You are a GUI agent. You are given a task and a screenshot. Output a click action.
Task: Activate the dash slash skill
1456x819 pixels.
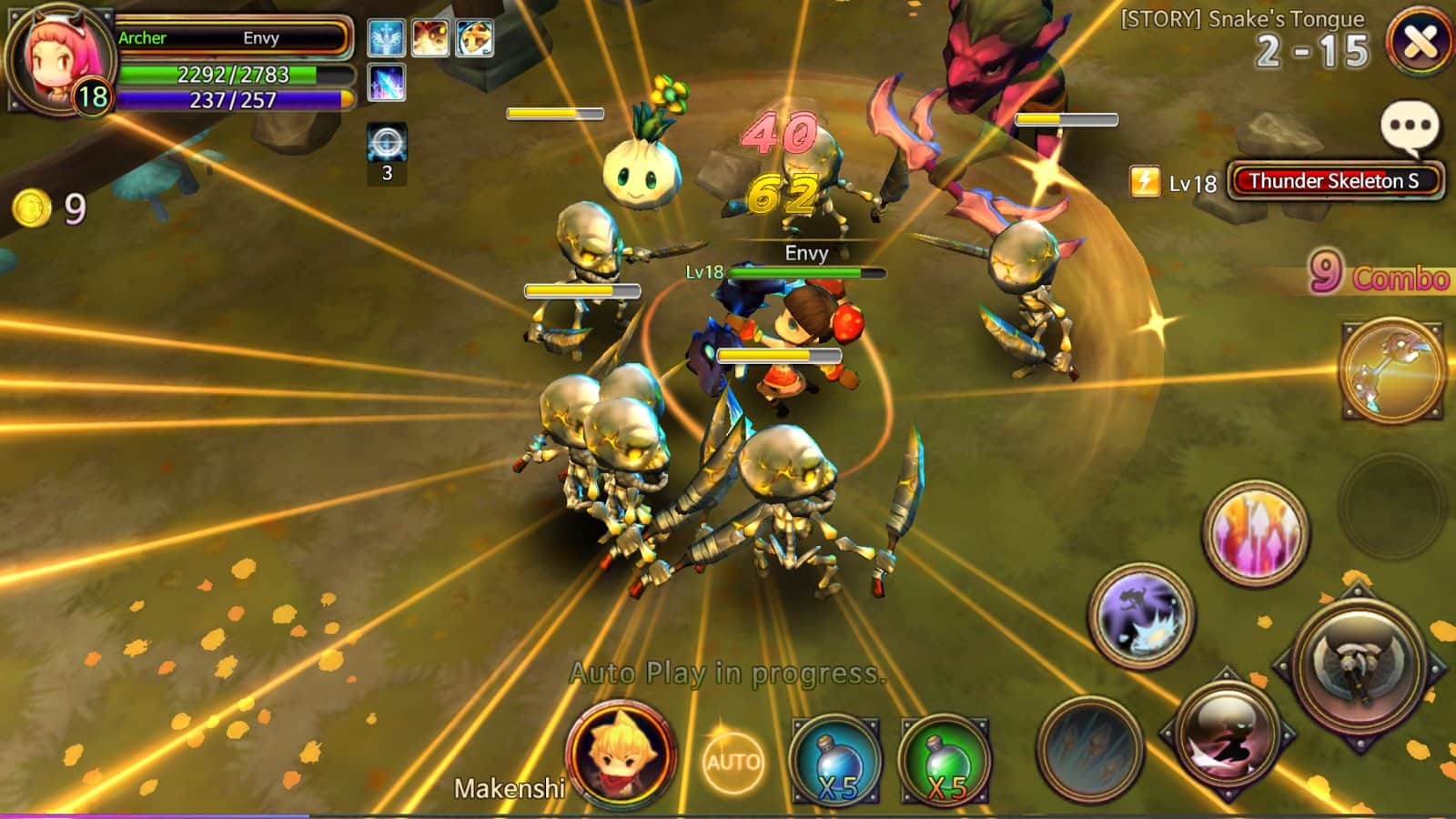point(1227,735)
